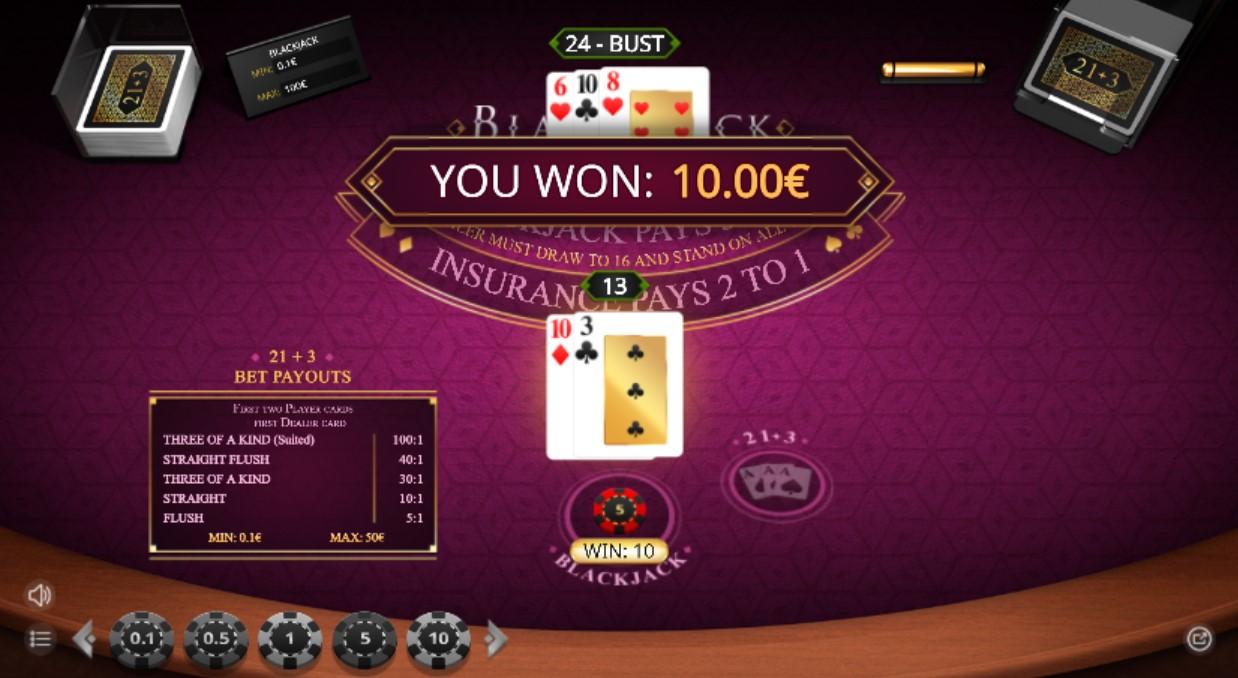
Task: Choose the 0.5 chip
Action: coord(216,640)
